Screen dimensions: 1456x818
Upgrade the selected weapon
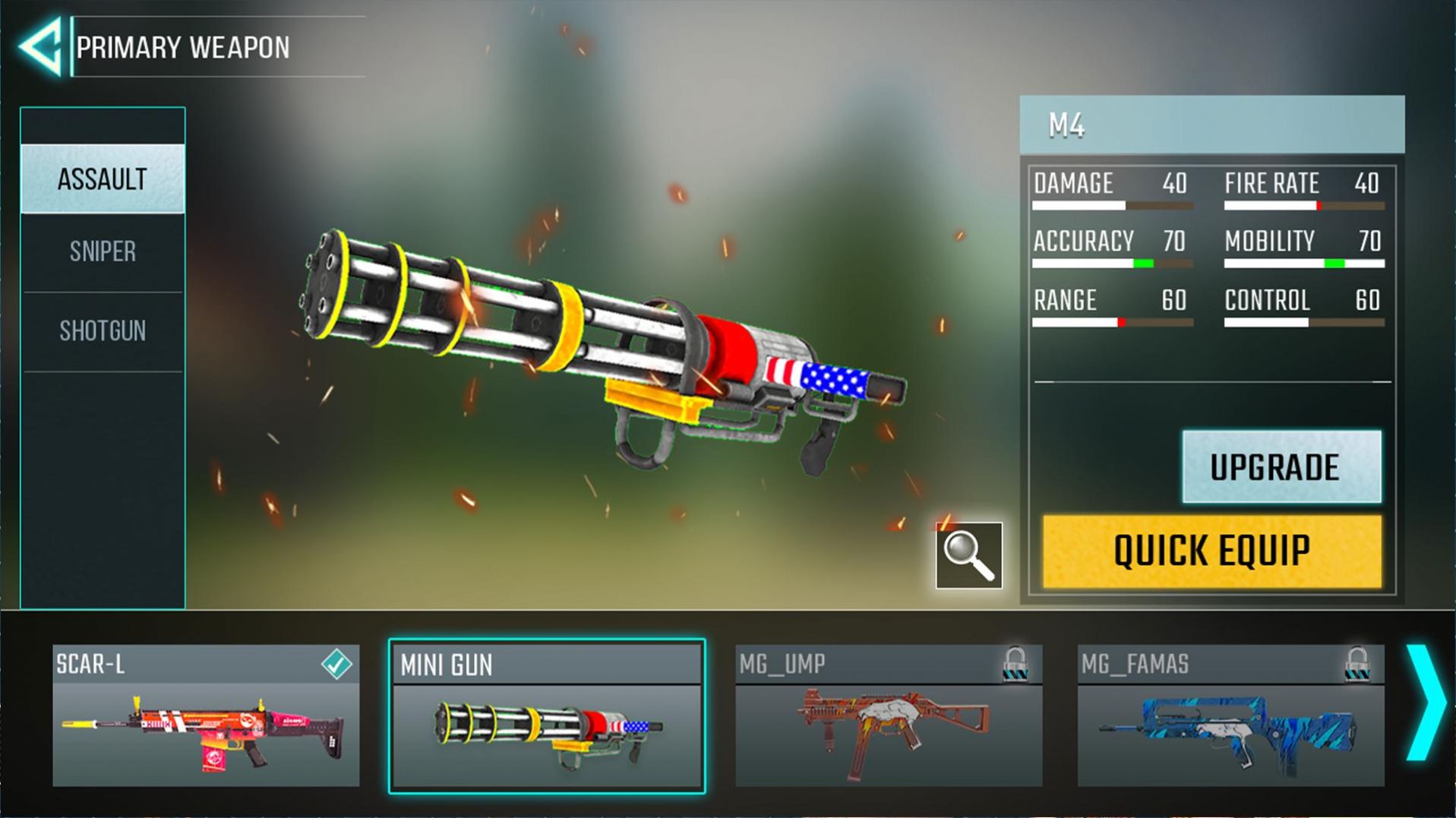[1281, 466]
